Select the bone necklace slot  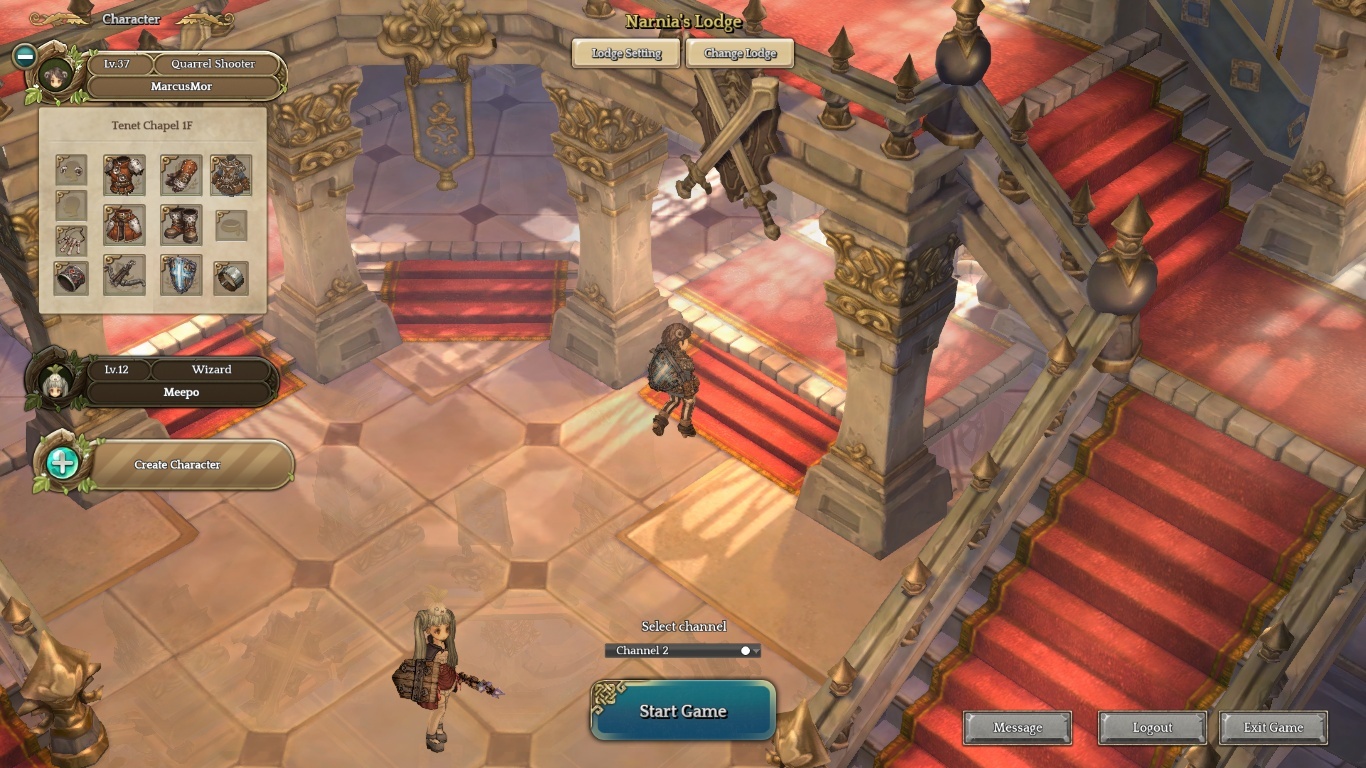71,240
